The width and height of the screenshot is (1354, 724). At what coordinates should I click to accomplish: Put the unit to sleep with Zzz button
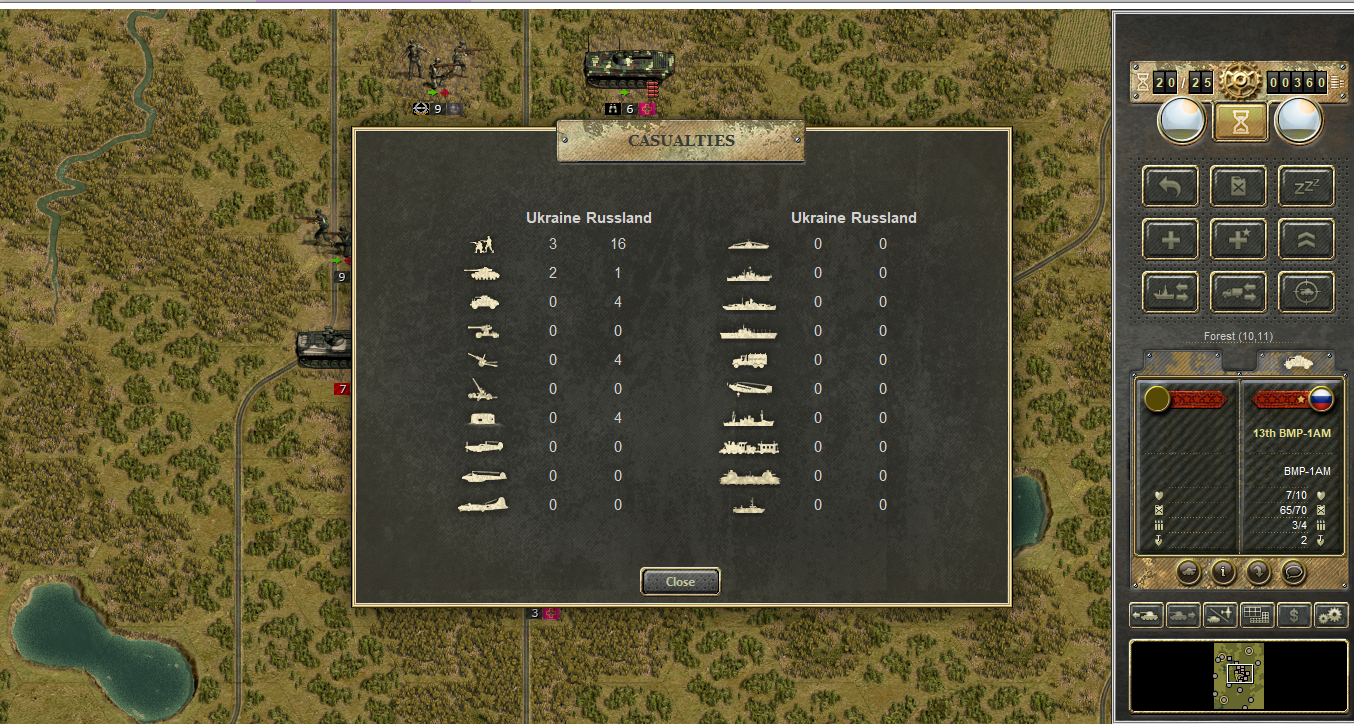coord(1306,186)
